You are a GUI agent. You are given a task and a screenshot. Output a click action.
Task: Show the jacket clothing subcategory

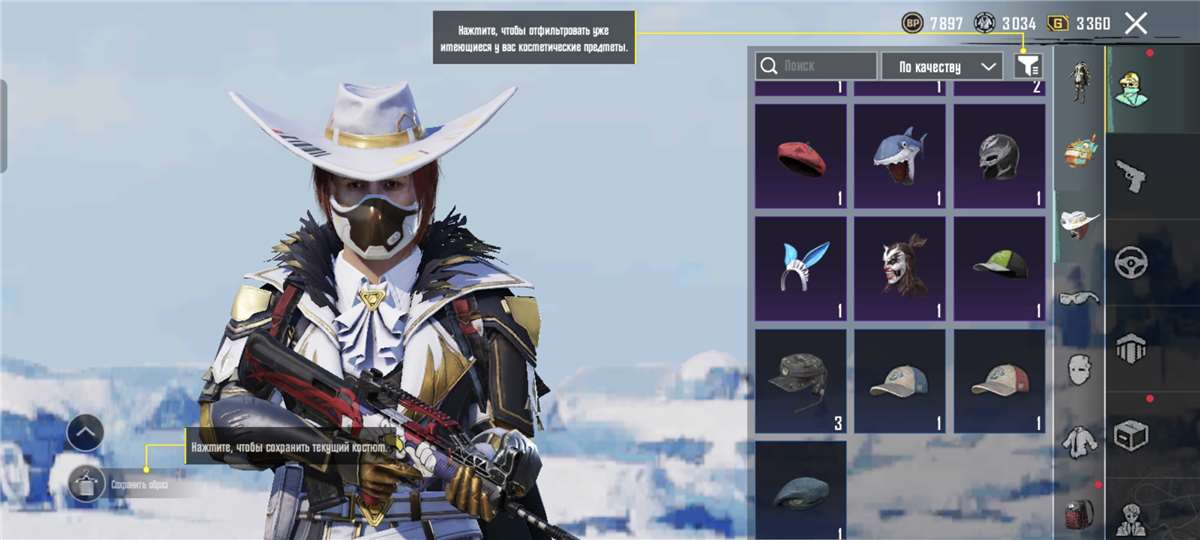click(1079, 439)
